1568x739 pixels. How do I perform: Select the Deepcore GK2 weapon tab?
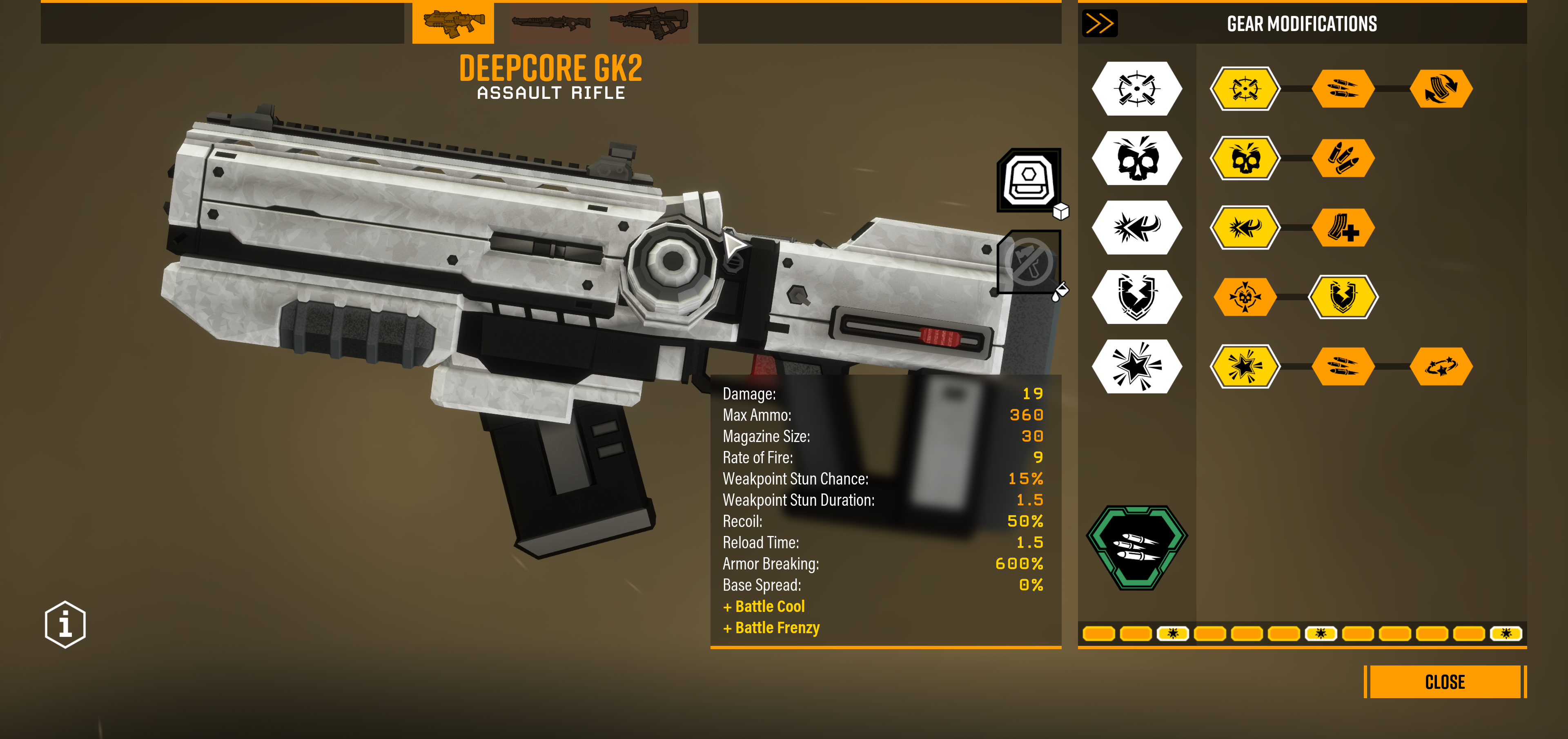point(453,22)
